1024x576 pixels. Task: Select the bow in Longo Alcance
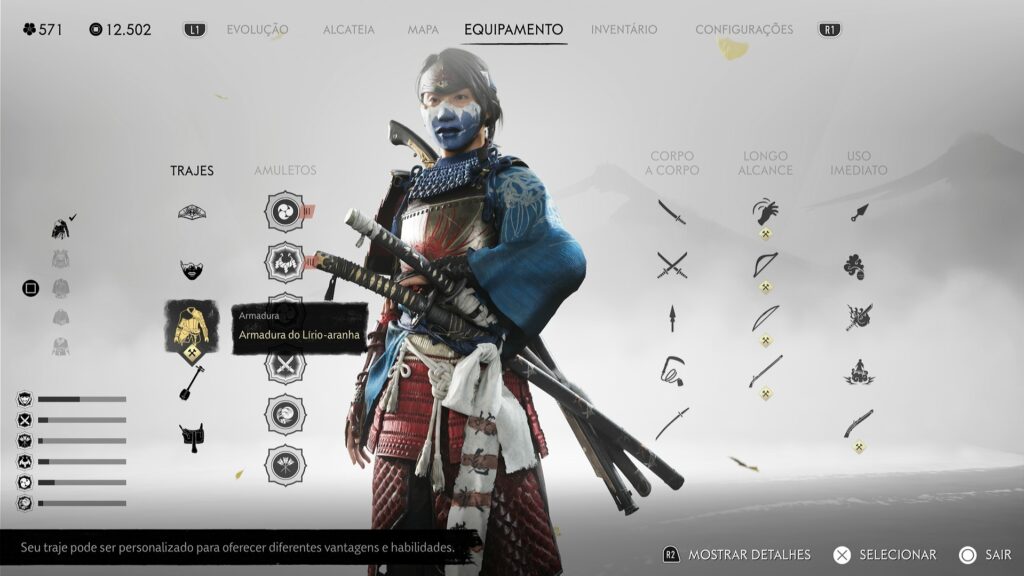(766, 265)
